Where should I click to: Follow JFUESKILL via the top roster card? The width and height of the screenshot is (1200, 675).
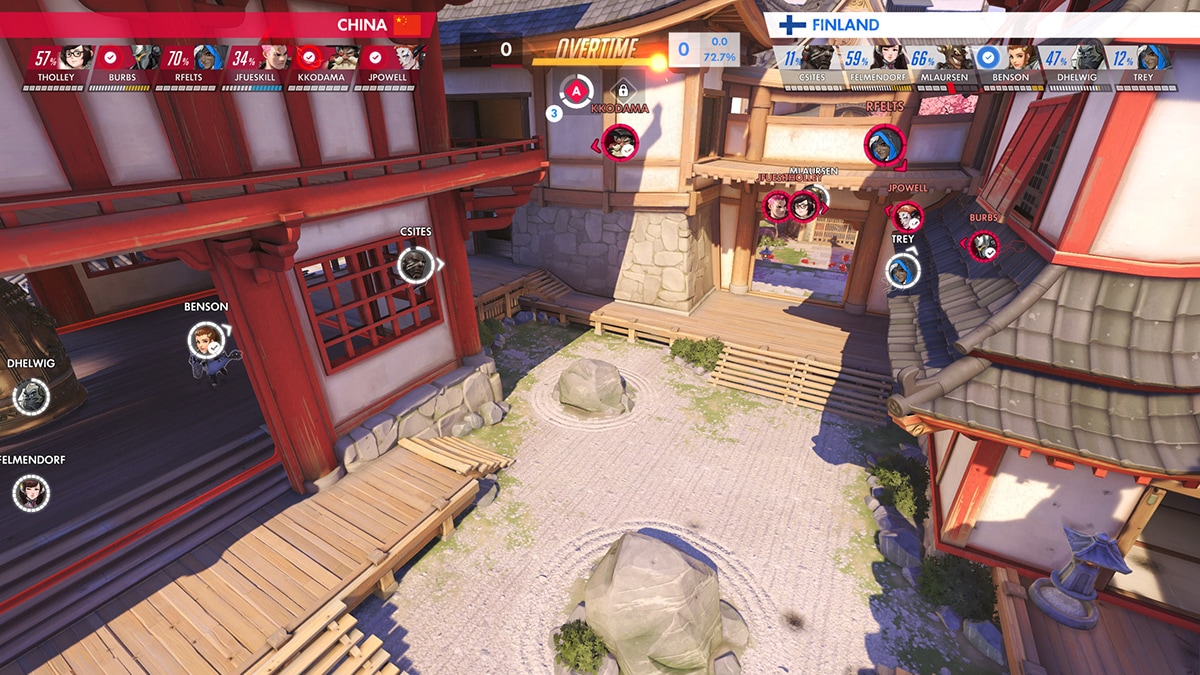tap(257, 66)
